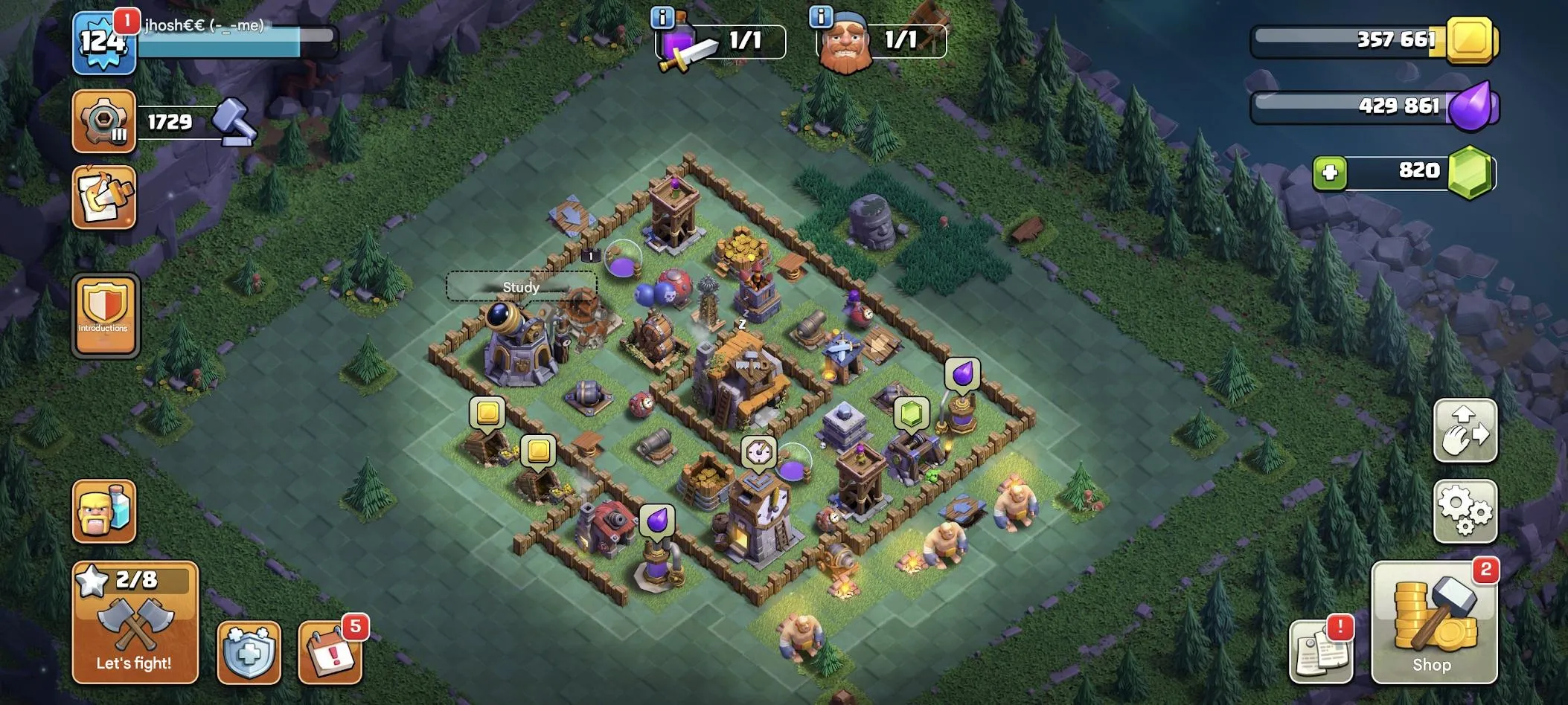
Task: Open the game settings gears icon
Action: (1465, 513)
